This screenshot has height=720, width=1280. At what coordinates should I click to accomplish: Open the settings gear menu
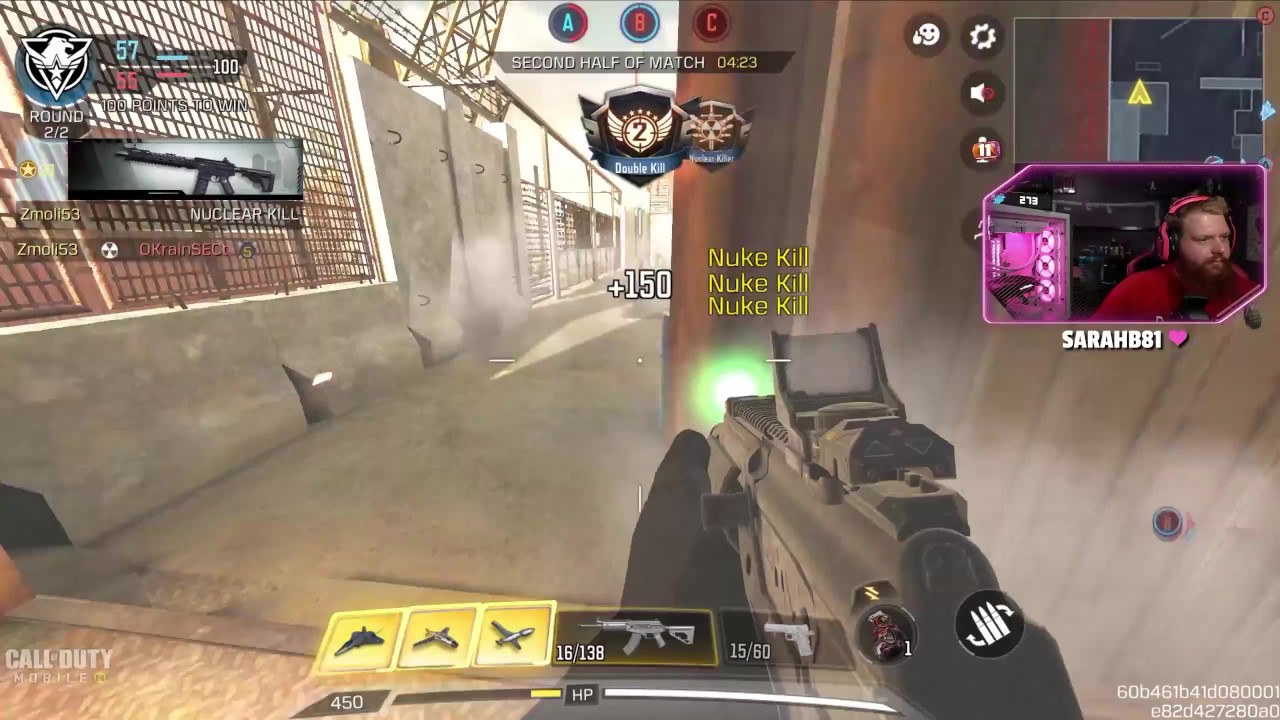983,37
